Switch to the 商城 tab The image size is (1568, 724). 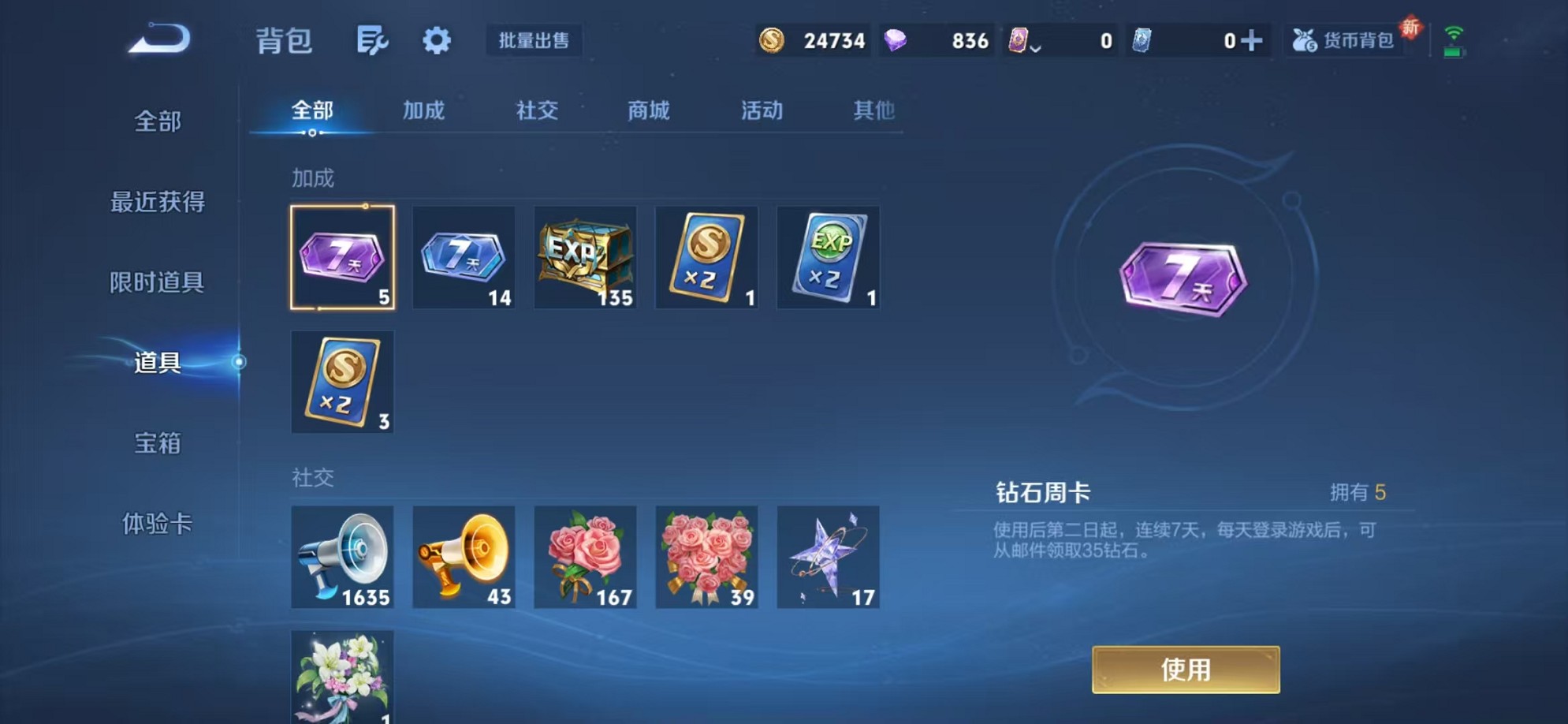tap(648, 111)
